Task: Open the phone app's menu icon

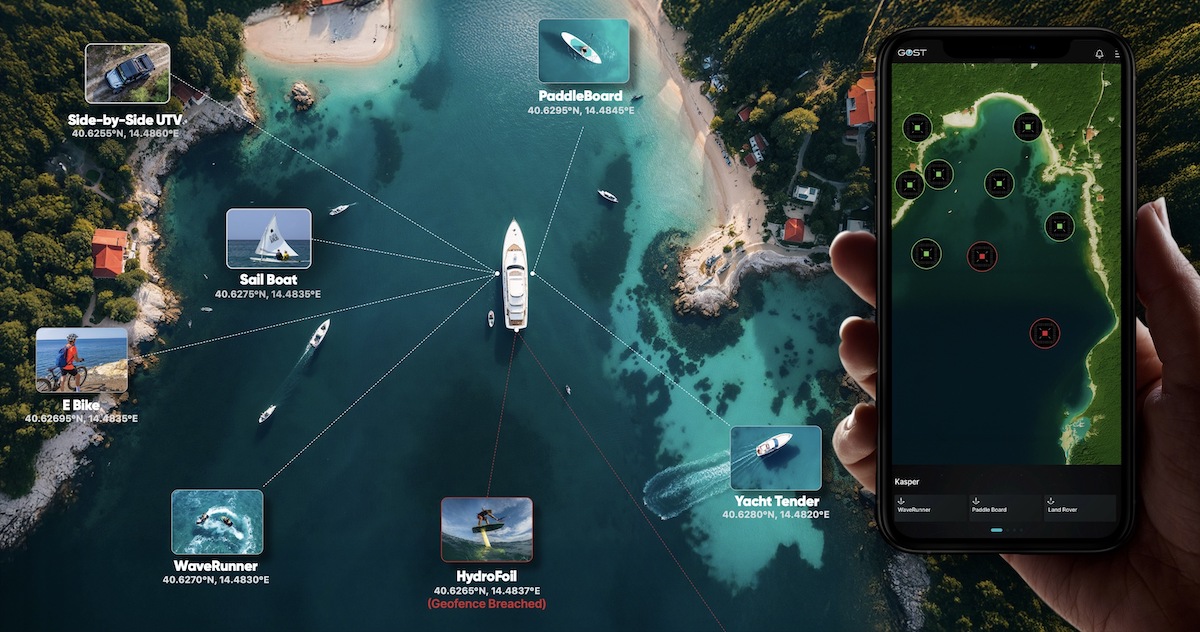Action: coord(1116,54)
